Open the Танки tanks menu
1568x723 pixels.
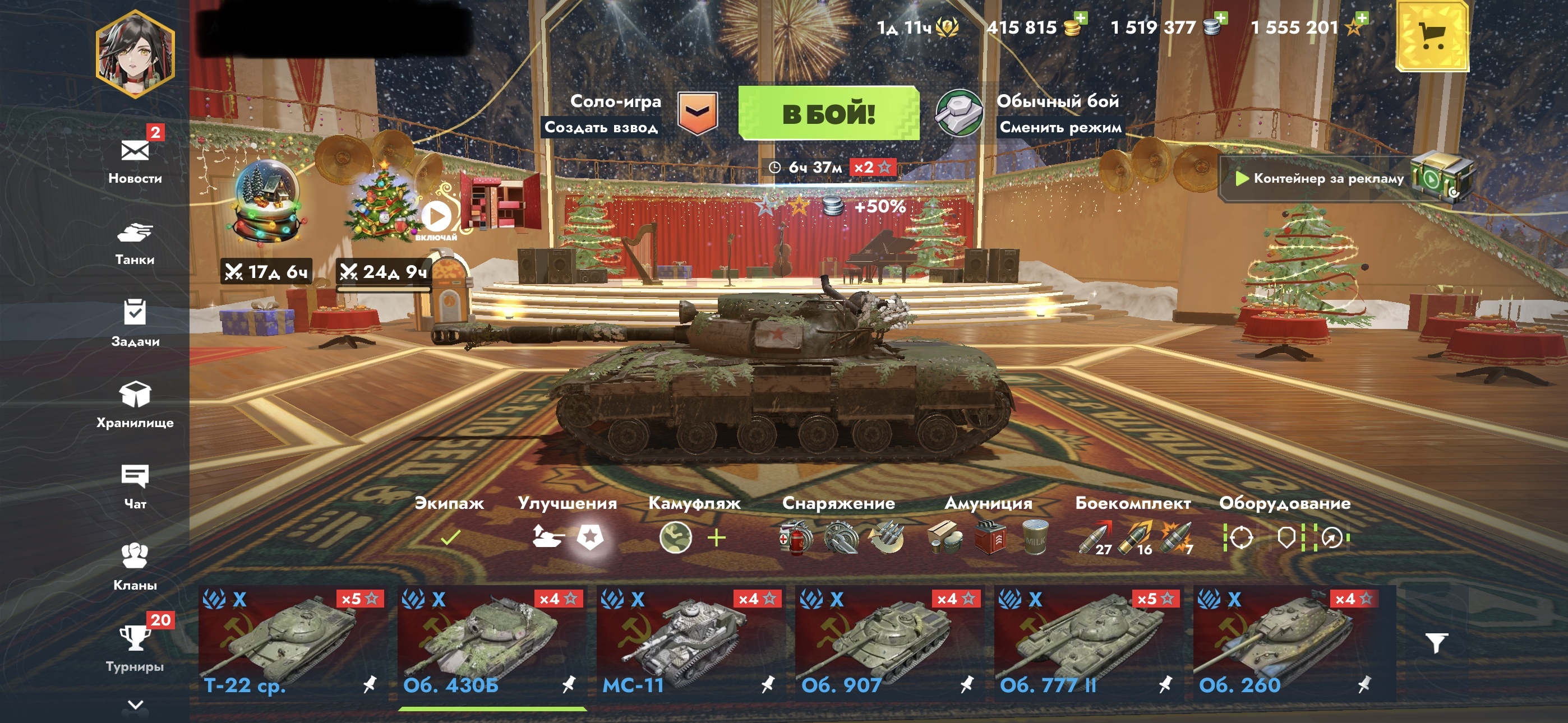(x=135, y=242)
